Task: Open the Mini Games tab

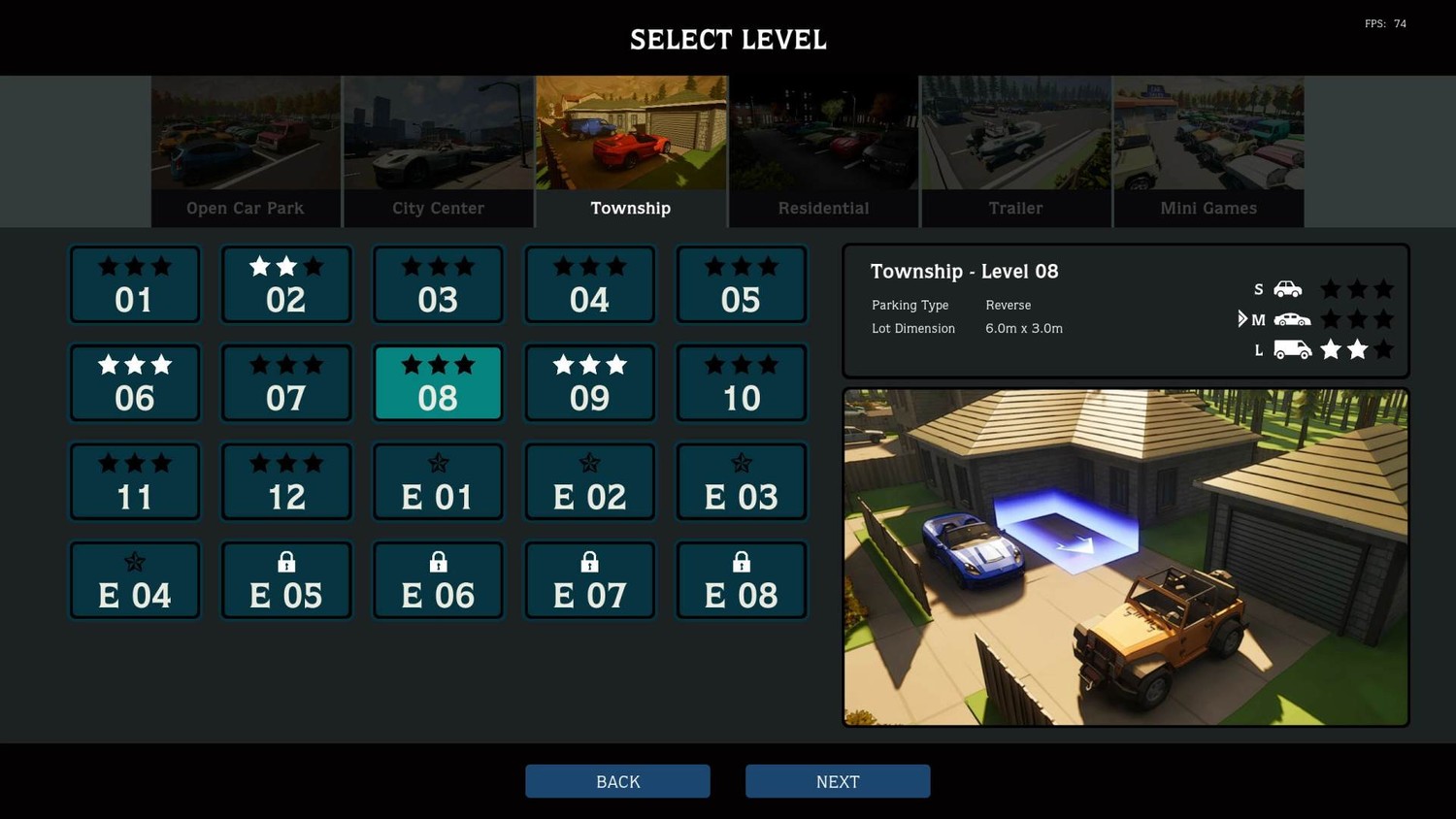Action: click(1208, 152)
